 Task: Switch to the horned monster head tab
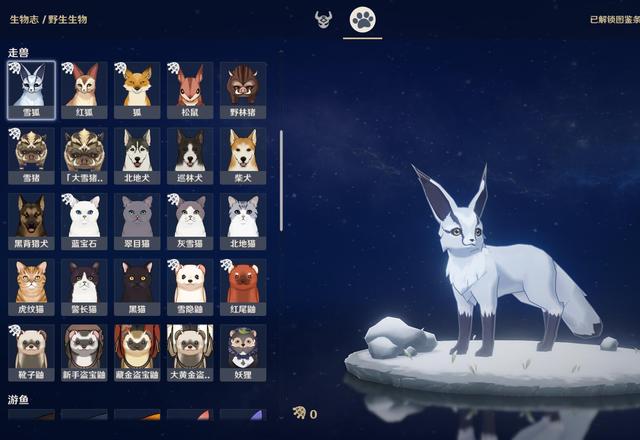(x=322, y=19)
